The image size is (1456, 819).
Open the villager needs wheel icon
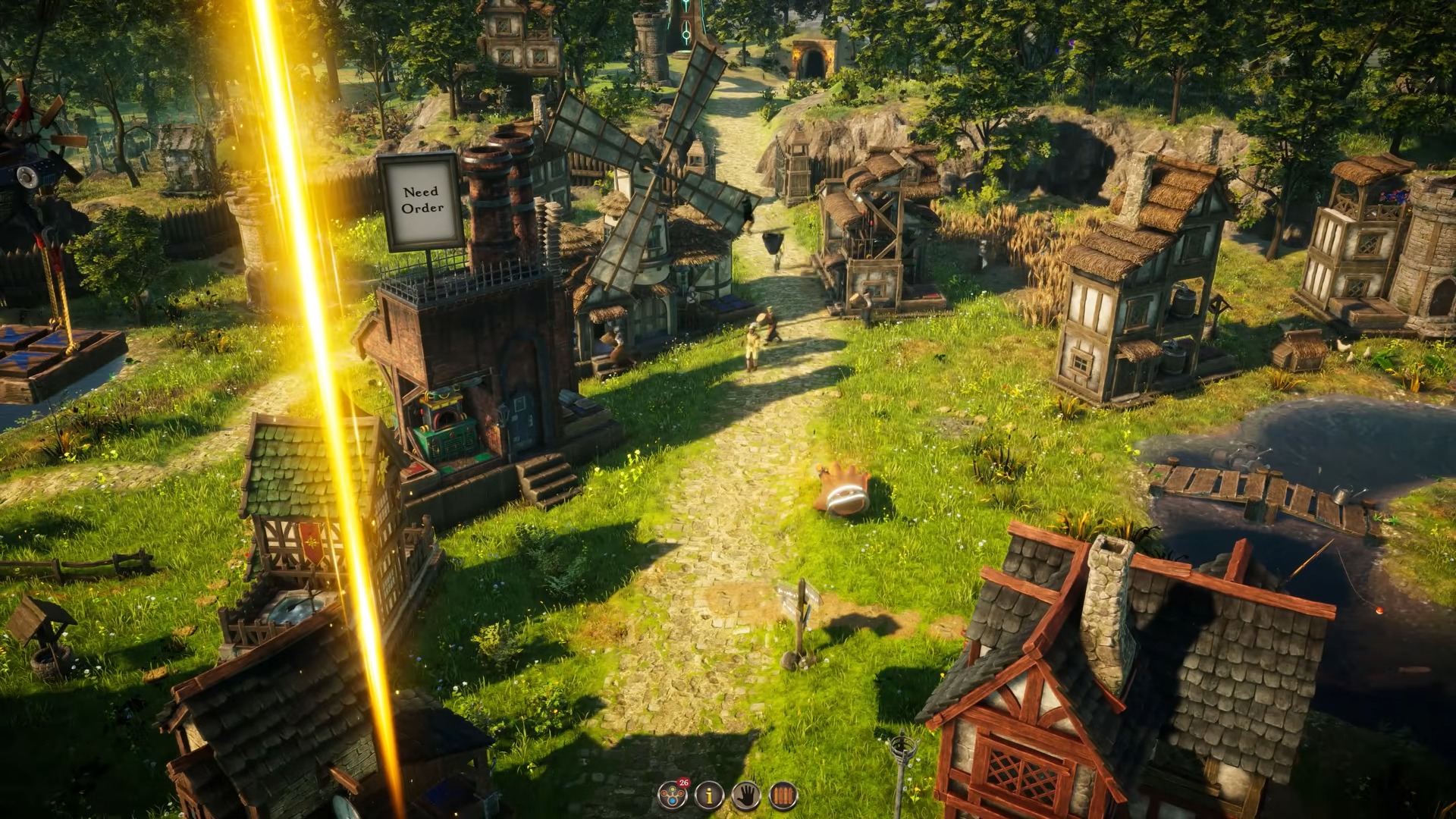(672, 794)
